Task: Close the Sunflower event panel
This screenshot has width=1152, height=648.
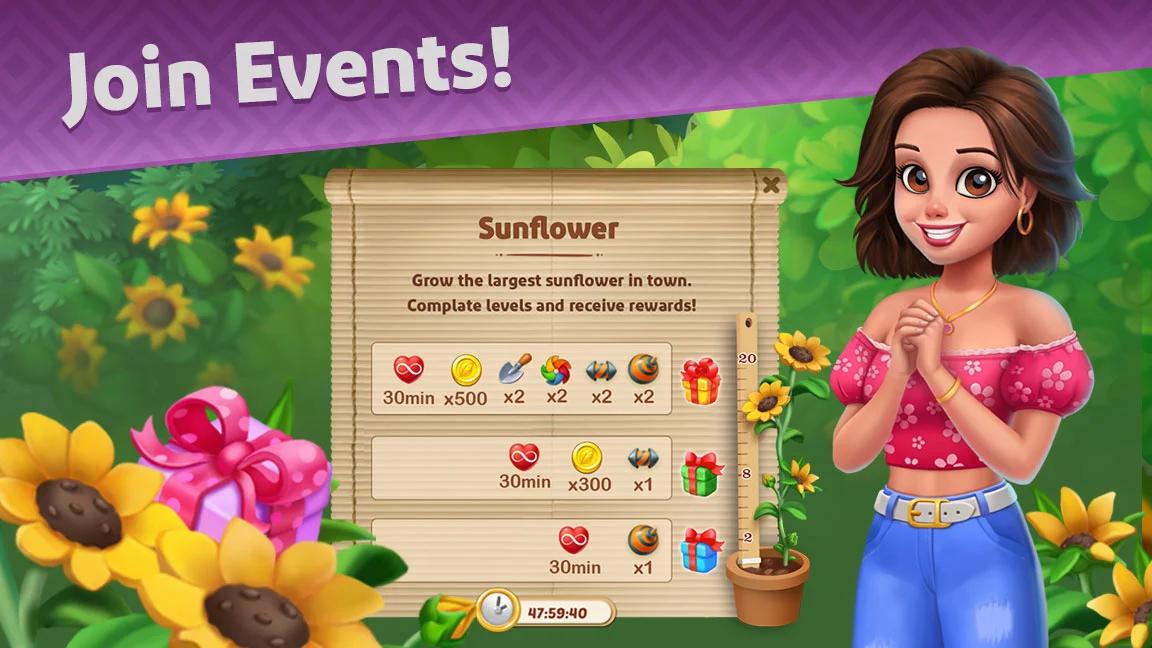Action: [770, 185]
